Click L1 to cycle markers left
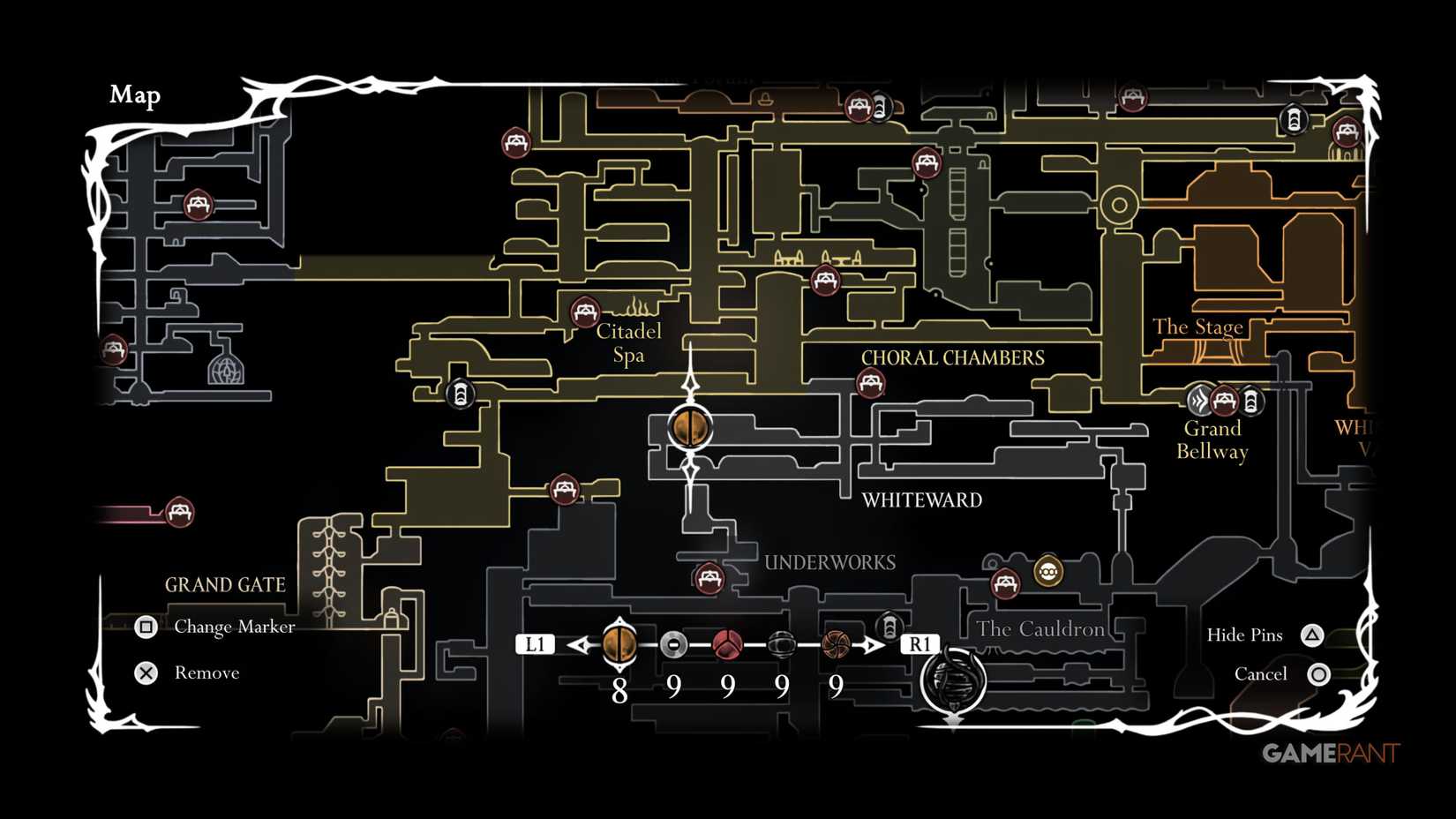 [535, 645]
